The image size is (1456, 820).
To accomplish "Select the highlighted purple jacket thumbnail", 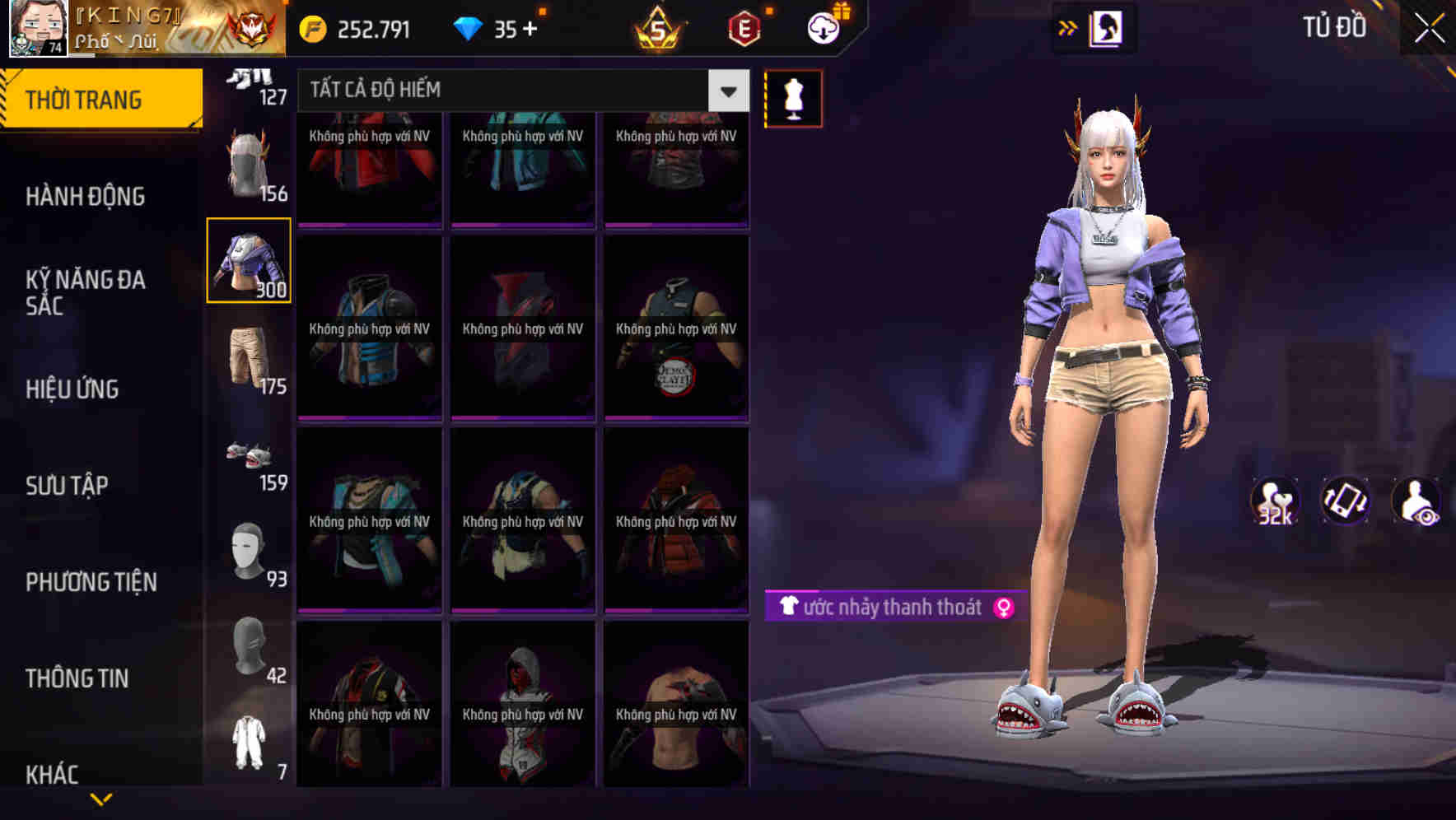I will point(250,260).
